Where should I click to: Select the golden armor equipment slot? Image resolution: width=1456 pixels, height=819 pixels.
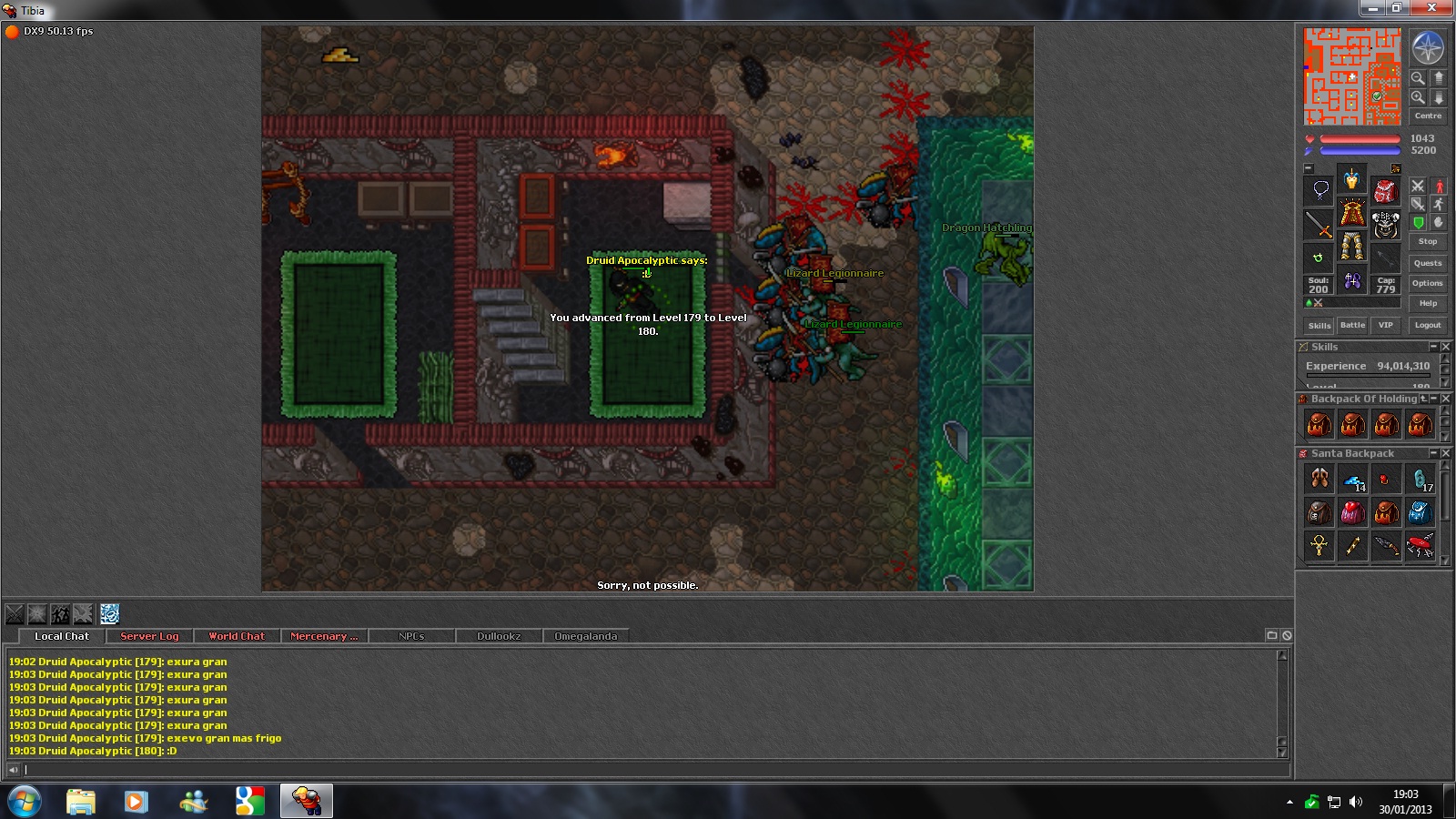click(1352, 215)
